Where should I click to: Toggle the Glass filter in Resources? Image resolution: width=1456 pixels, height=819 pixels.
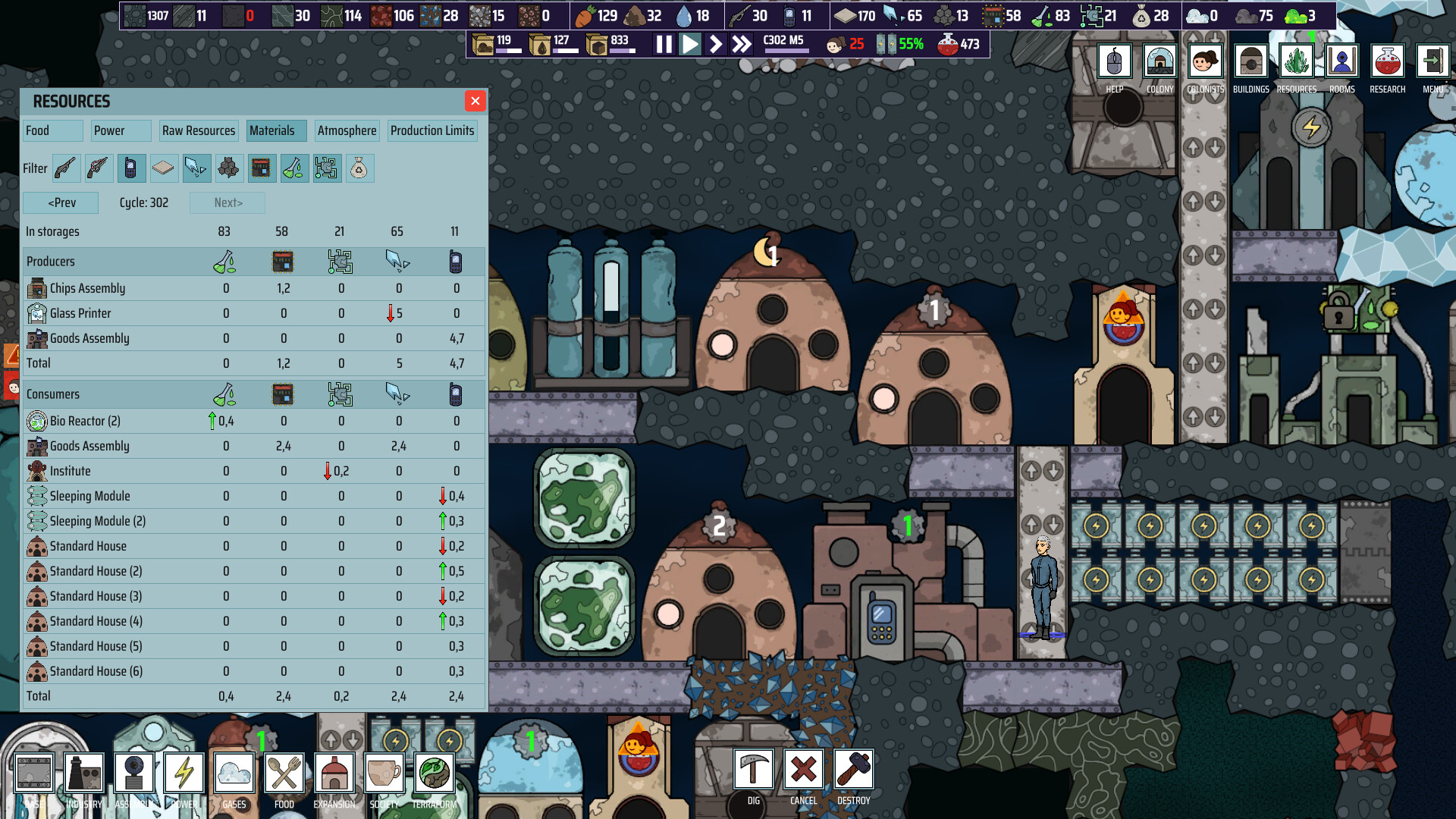coord(196,168)
